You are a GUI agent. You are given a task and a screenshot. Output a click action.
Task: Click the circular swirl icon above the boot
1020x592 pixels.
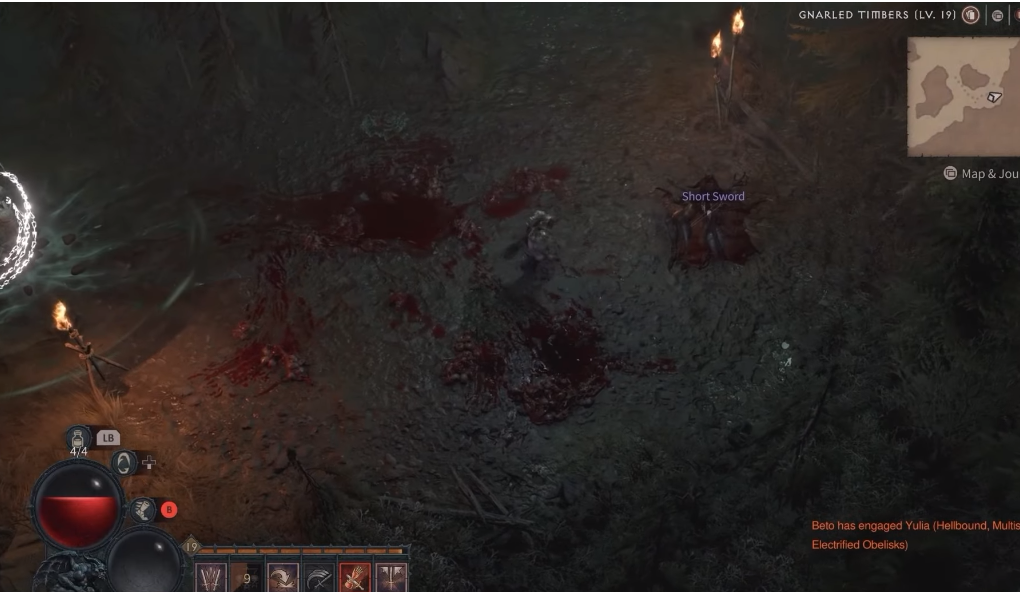click(126, 462)
